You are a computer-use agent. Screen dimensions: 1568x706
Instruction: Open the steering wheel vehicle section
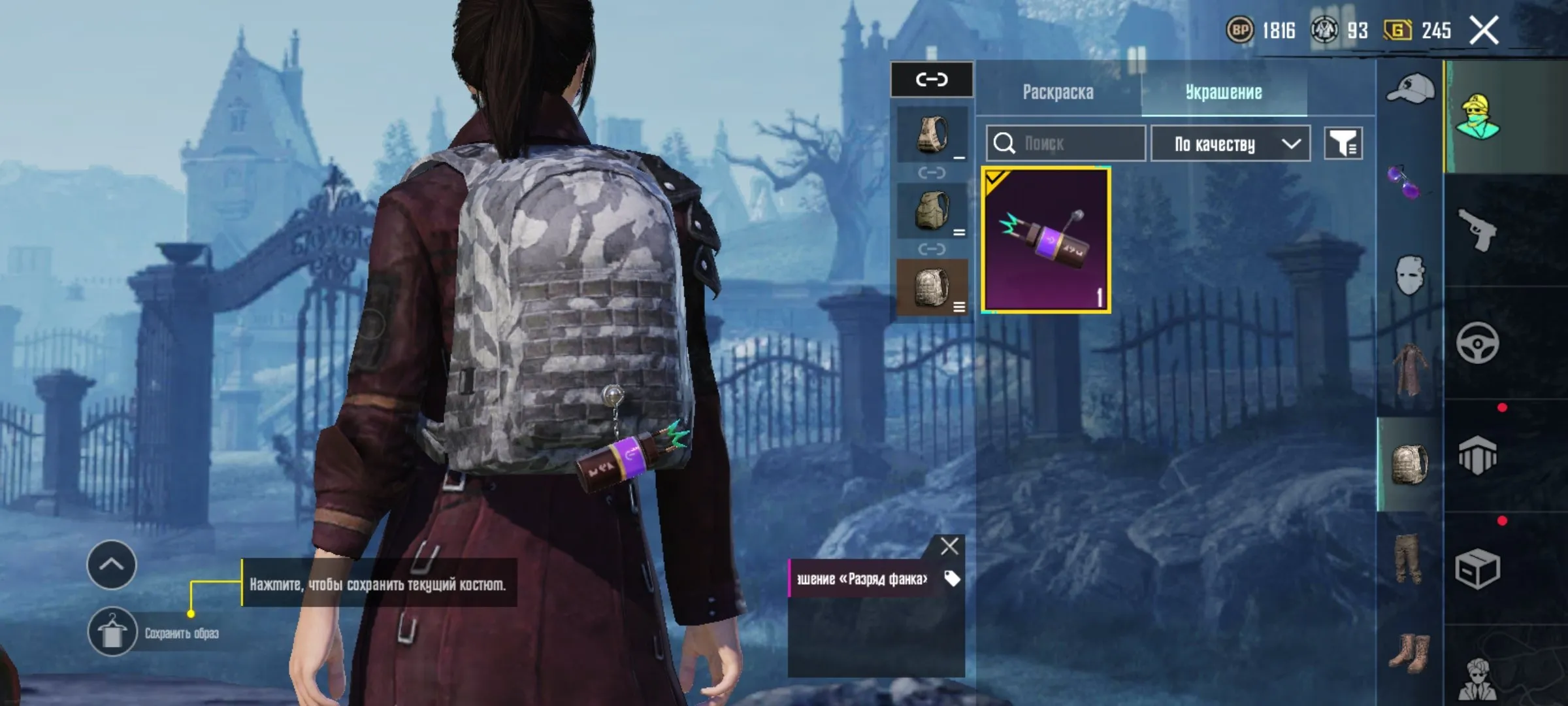(x=1478, y=343)
